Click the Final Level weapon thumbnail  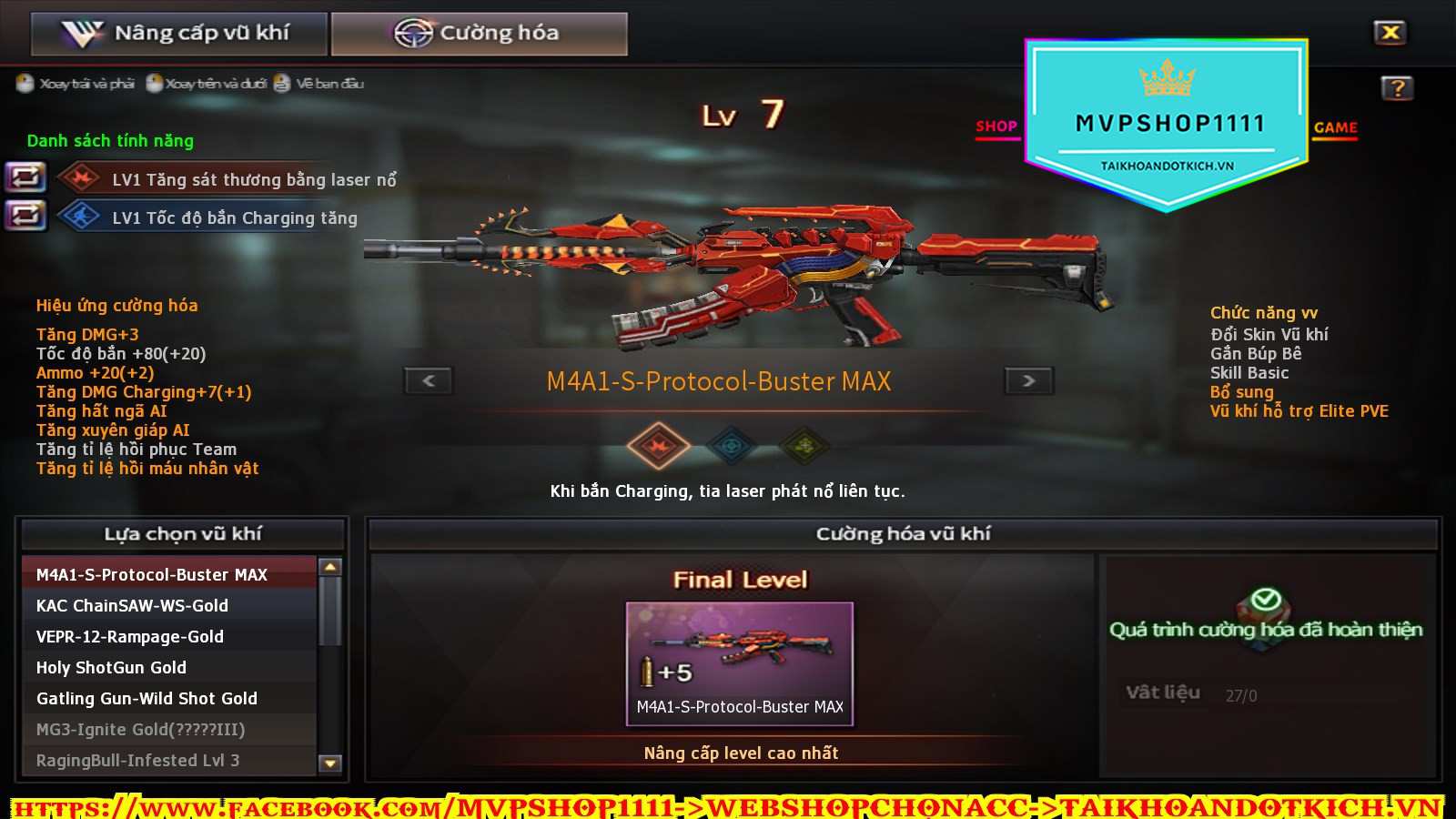[x=739, y=662]
